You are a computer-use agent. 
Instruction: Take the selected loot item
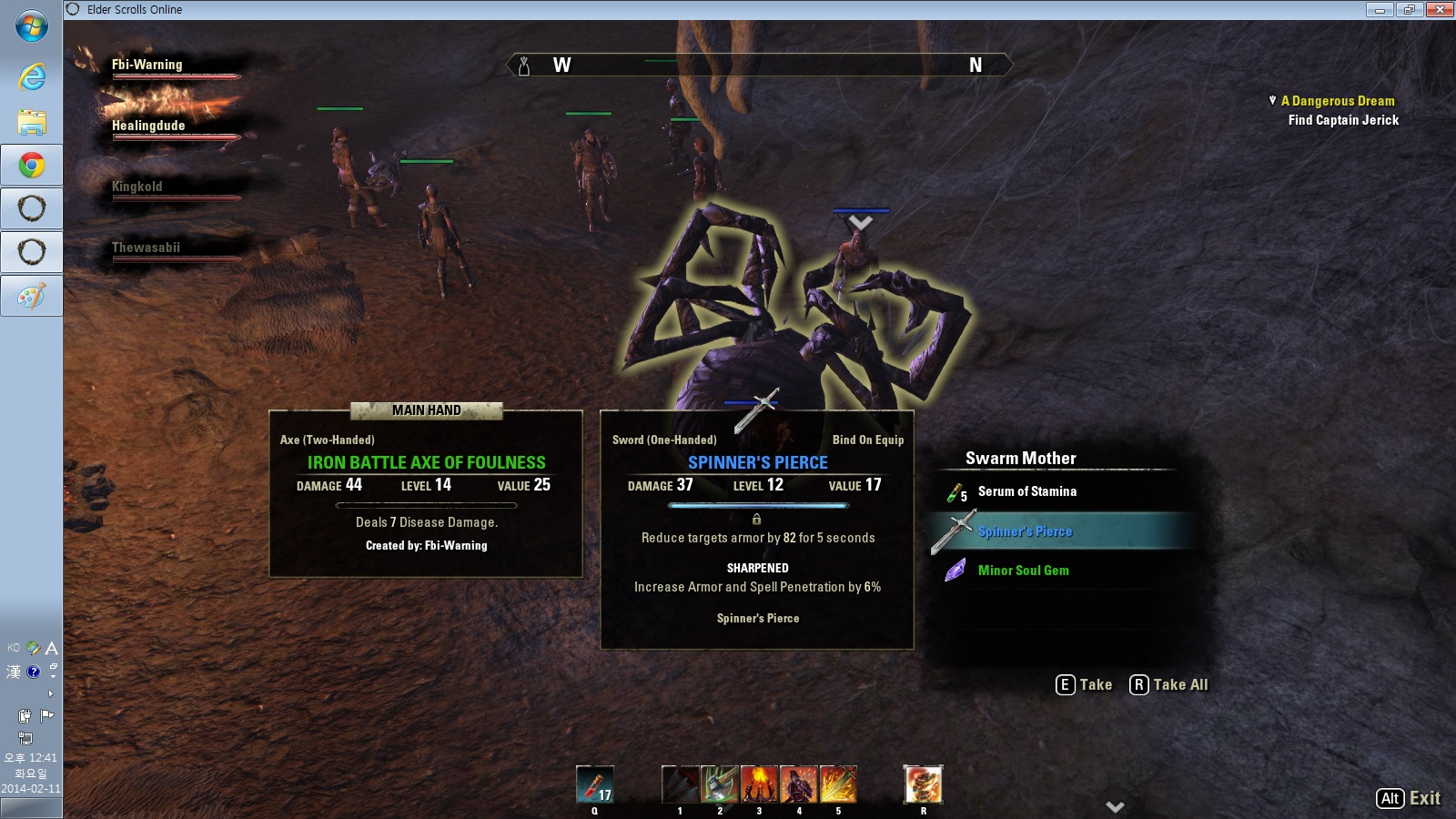(x=1084, y=684)
